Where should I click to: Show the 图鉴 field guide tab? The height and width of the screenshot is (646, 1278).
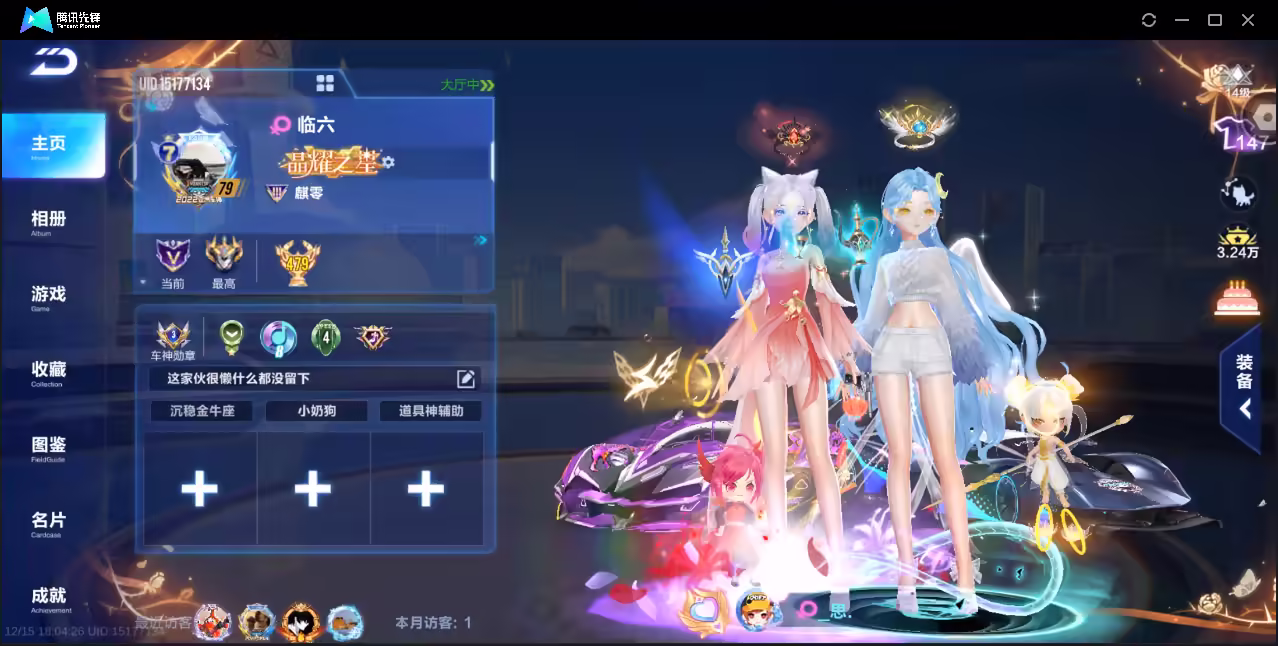tap(48, 446)
